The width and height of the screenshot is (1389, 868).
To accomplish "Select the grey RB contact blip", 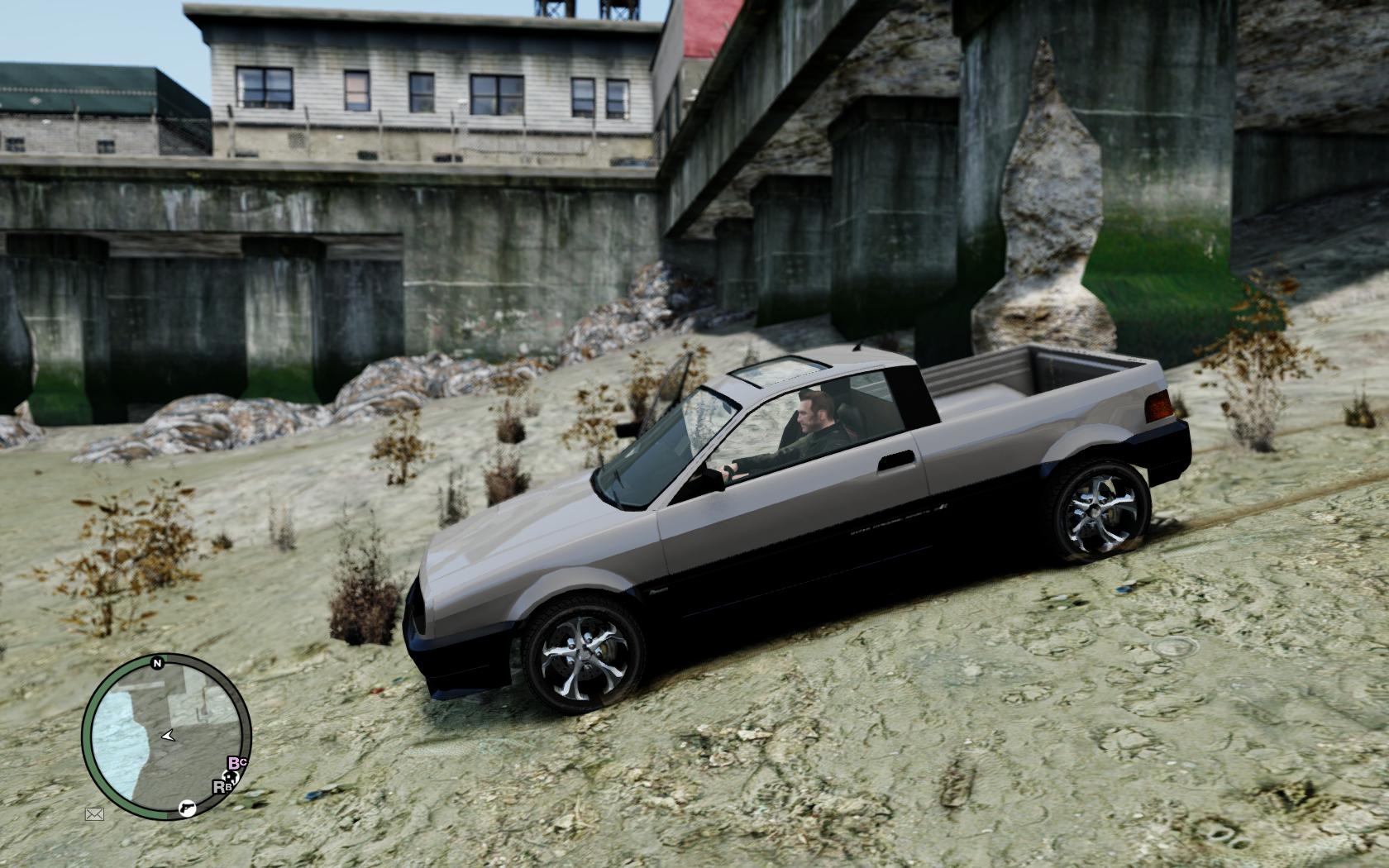I will (x=221, y=786).
